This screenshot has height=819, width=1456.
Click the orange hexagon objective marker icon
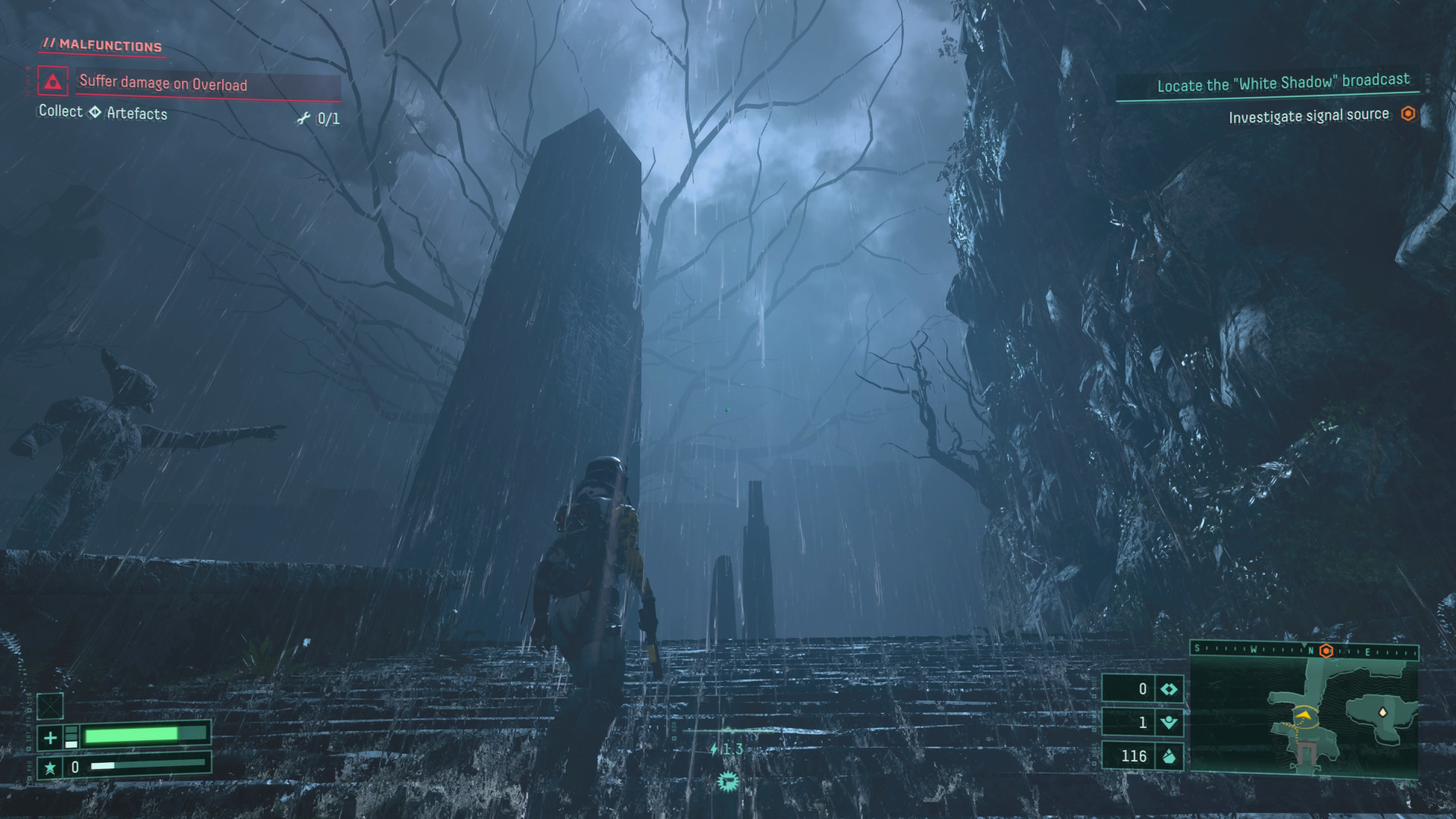[x=1408, y=114]
